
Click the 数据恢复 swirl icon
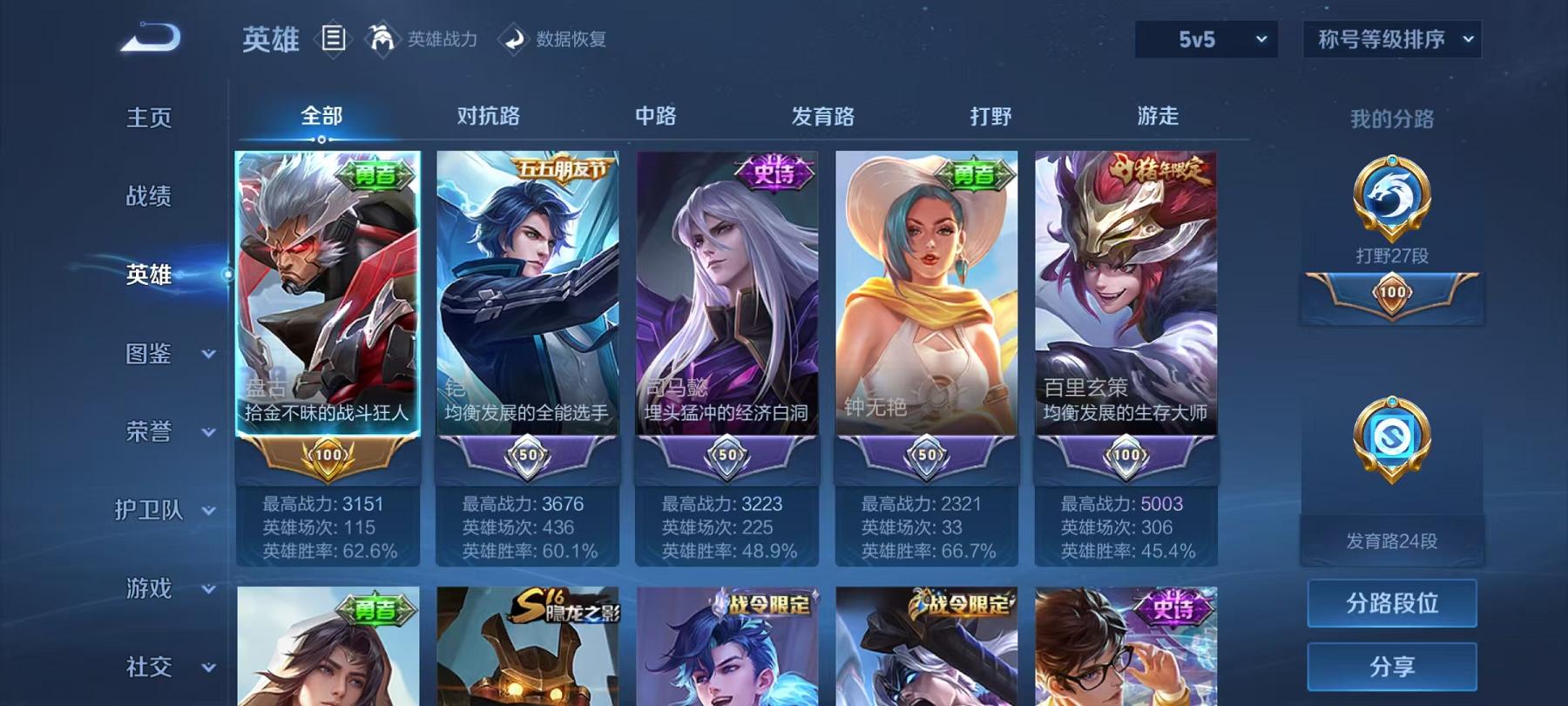click(x=514, y=38)
